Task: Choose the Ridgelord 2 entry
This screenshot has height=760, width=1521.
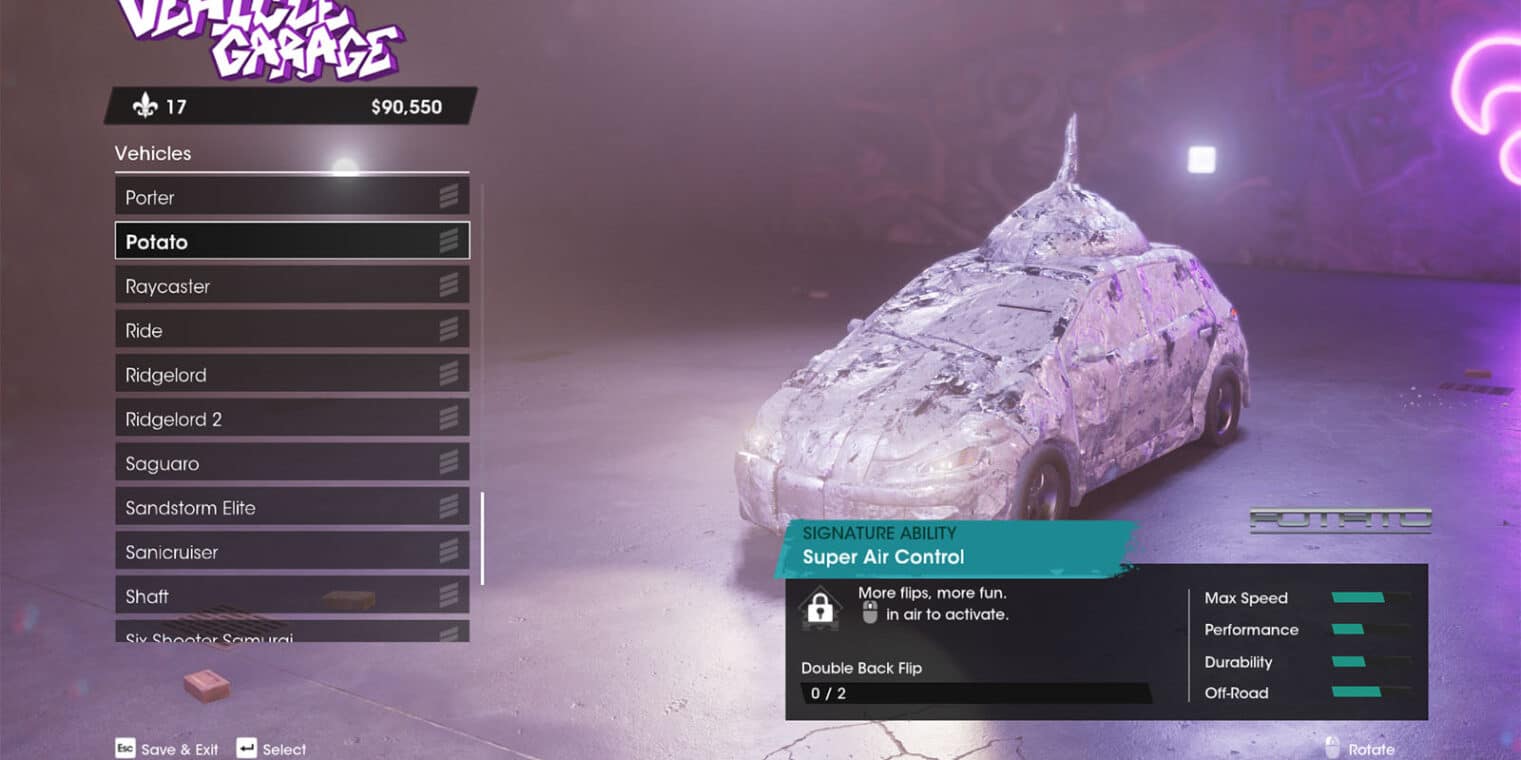Action: tap(291, 419)
